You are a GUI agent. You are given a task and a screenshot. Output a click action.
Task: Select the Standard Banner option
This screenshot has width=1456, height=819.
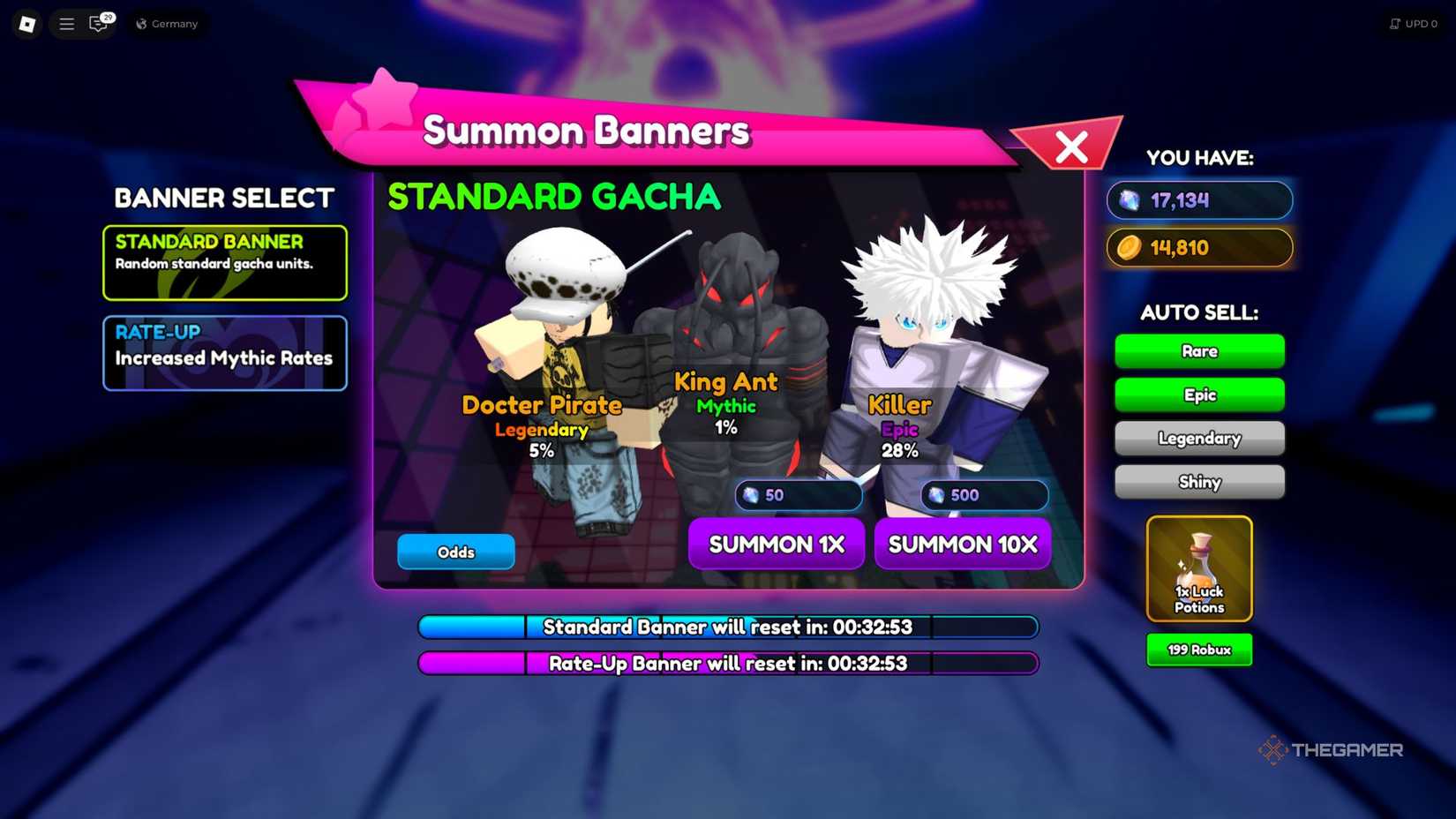pos(224,262)
